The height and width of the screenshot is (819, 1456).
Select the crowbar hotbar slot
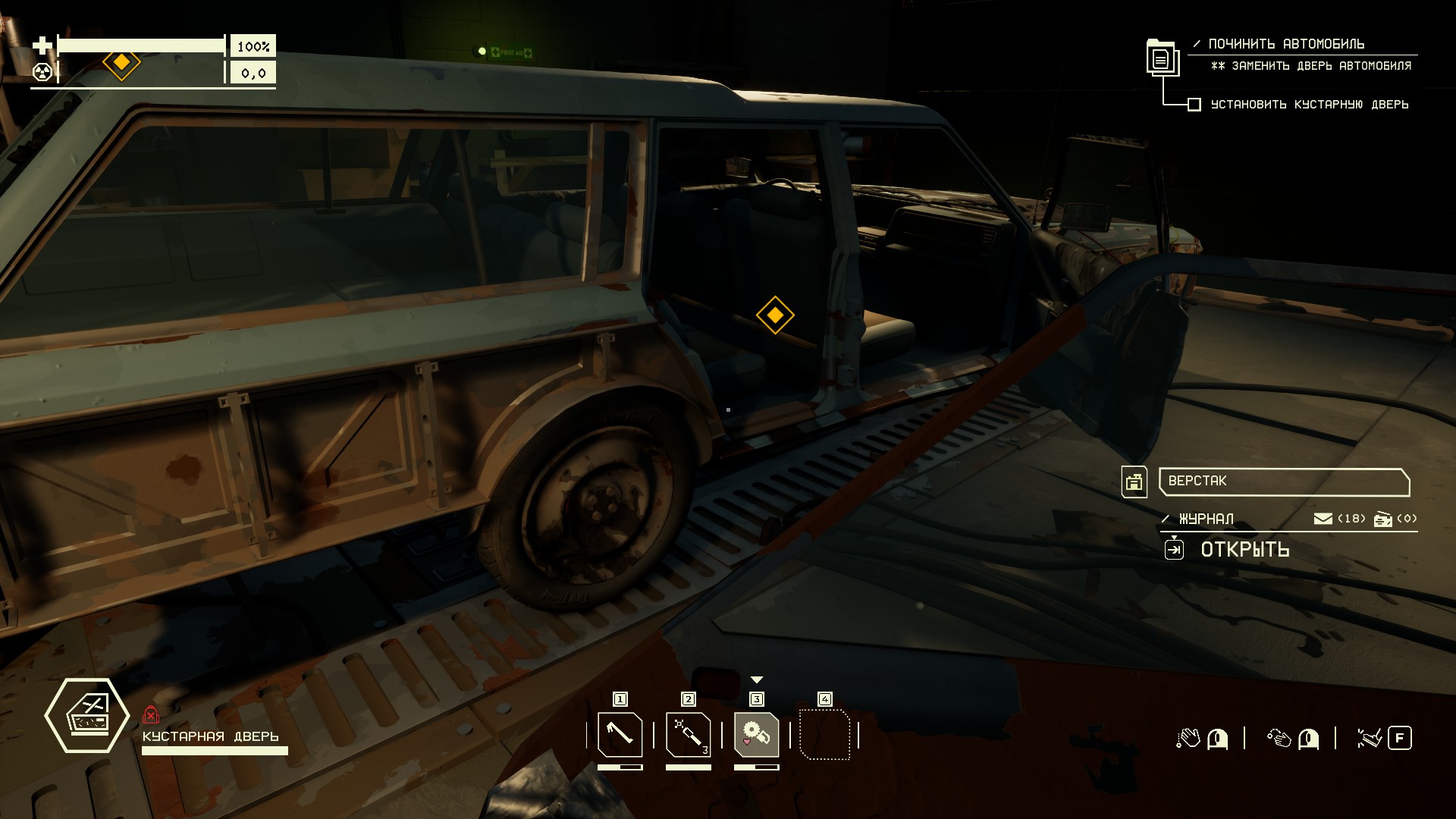pyautogui.click(x=620, y=734)
